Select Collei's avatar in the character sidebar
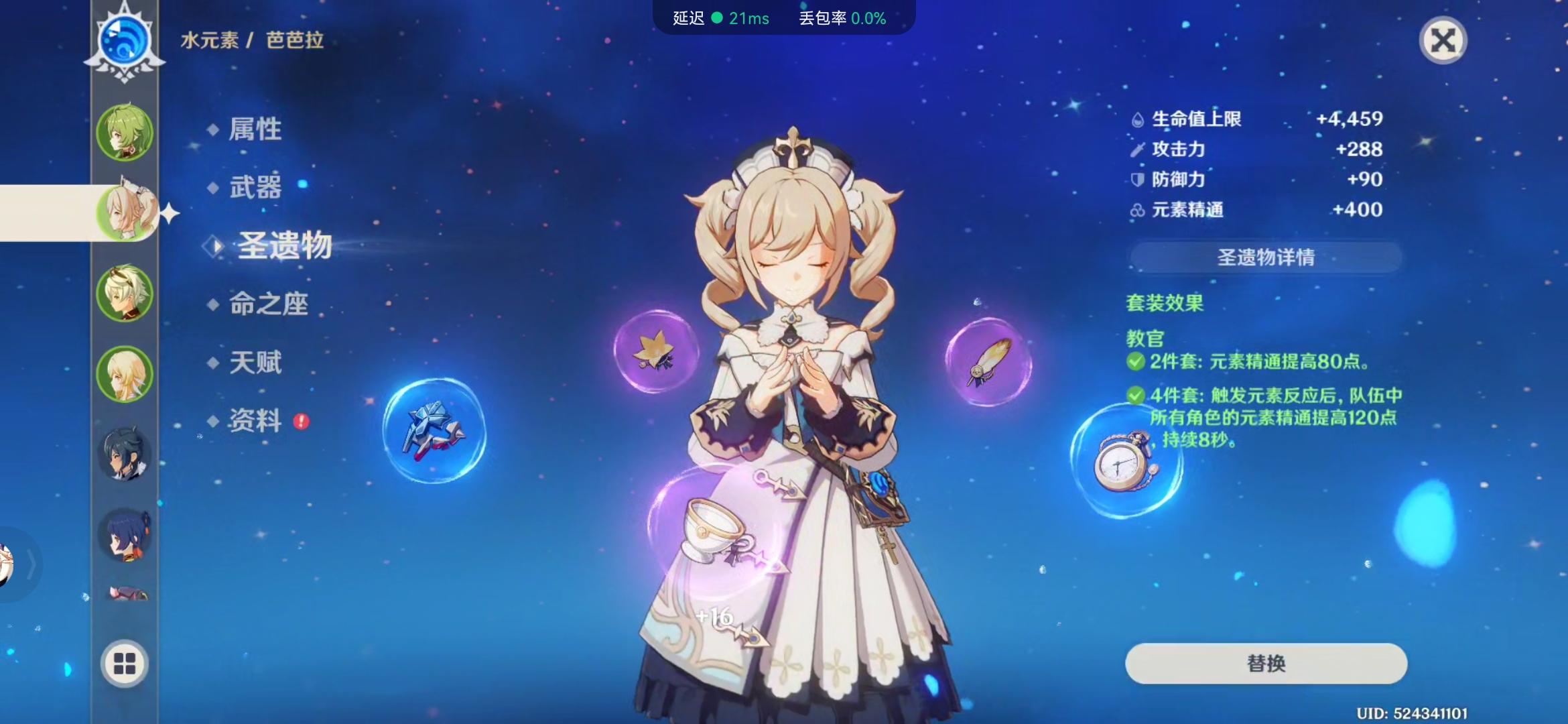Viewport: 1568px width, 724px height. coord(125,134)
